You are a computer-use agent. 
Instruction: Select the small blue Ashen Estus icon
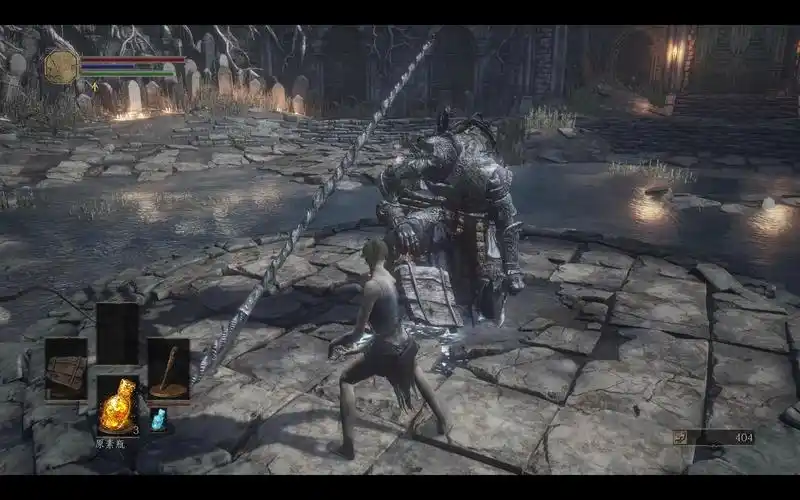pyautogui.click(x=158, y=420)
